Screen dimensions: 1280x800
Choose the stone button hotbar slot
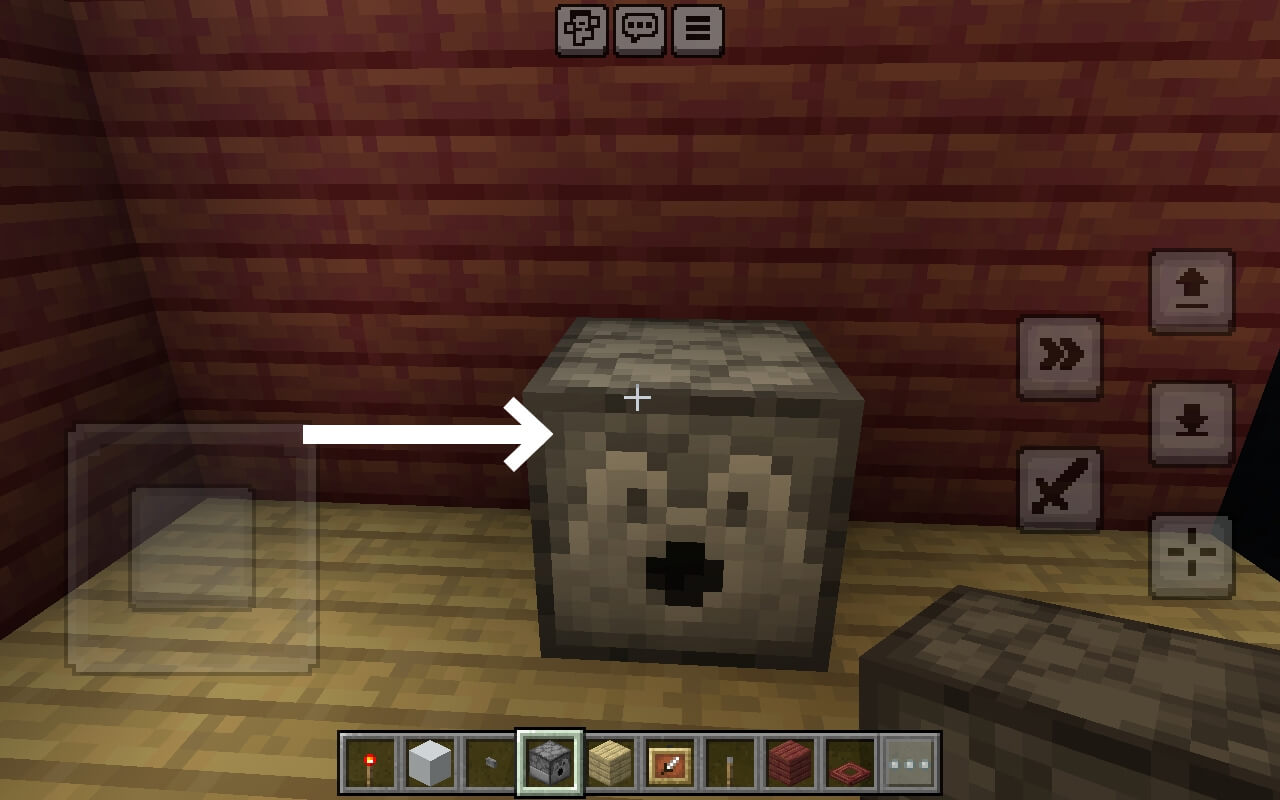coord(490,764)
